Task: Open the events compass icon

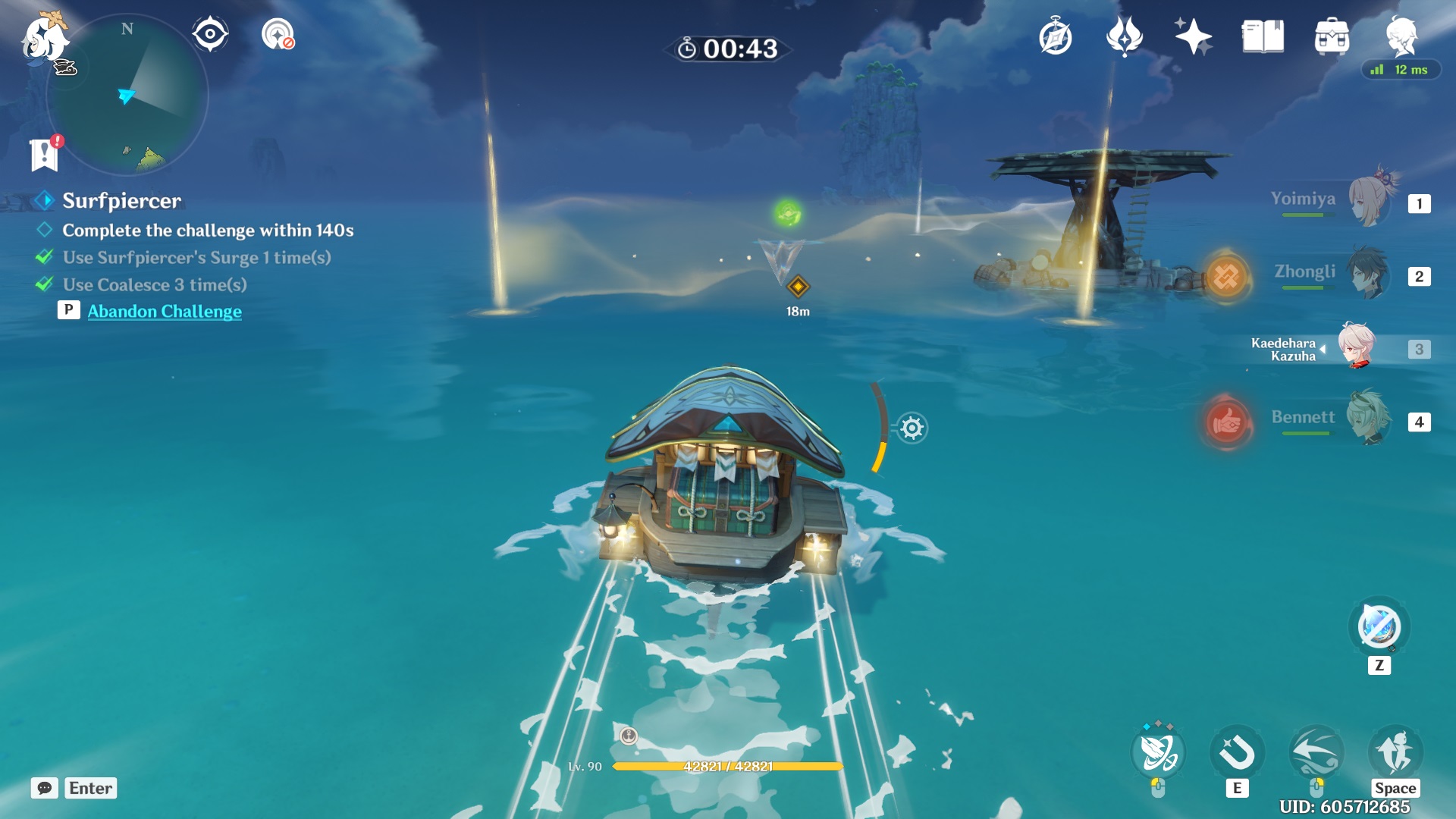Action: [1055, 37]
